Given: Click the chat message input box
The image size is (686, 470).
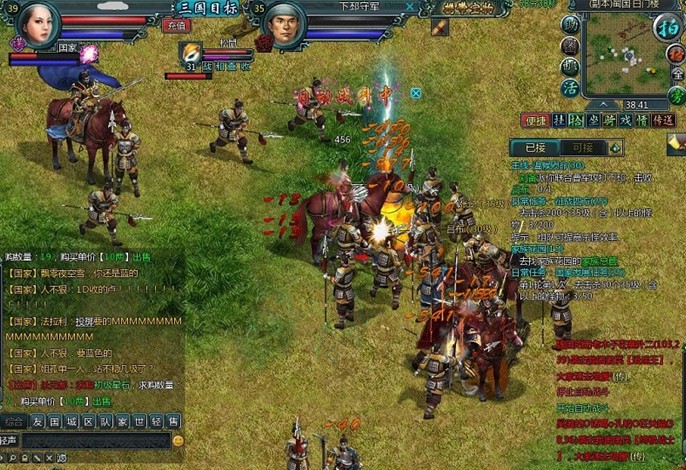Looking at the screenshot, I should pos(95,440).
